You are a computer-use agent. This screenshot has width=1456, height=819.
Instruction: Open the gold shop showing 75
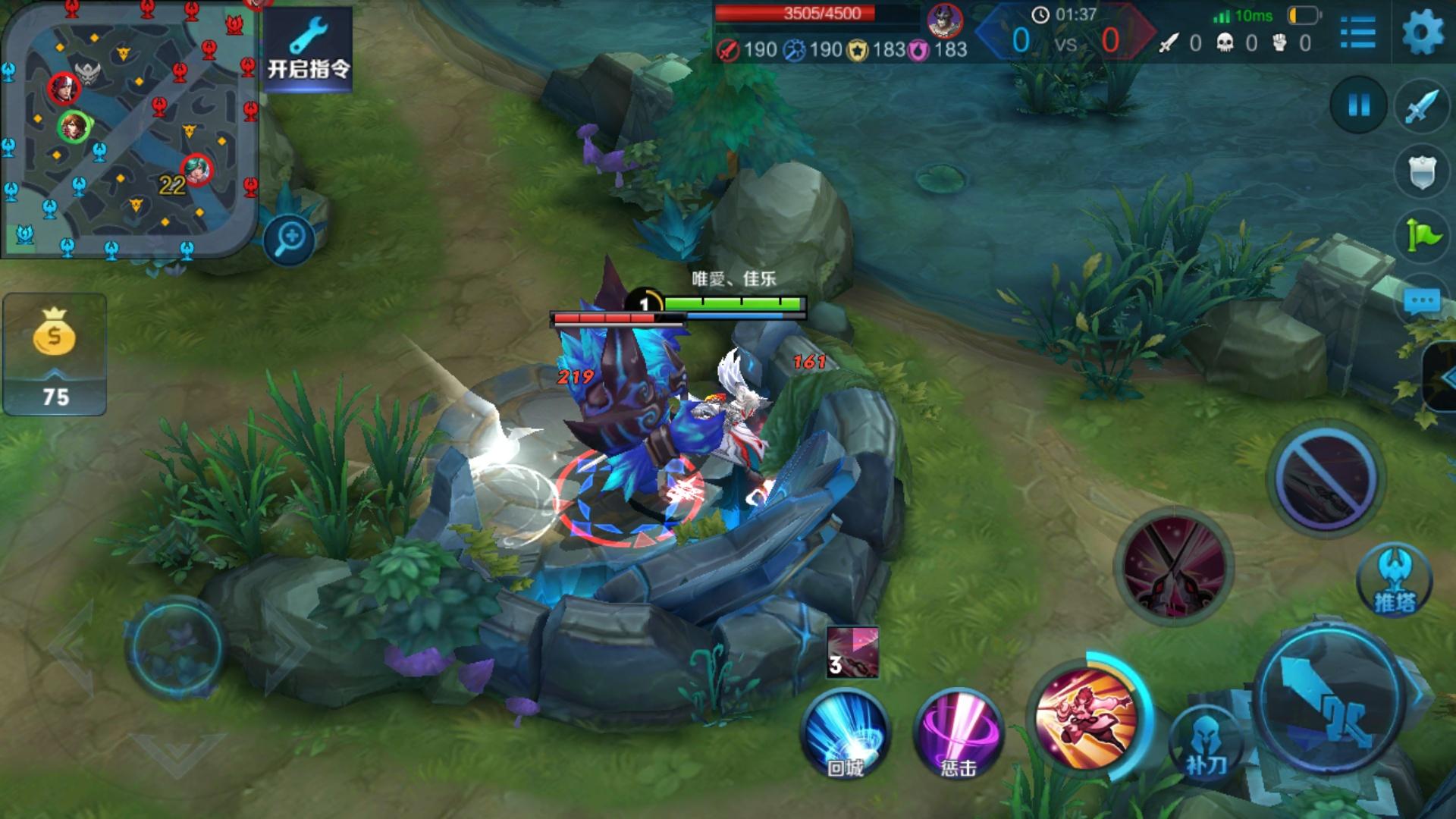(55, 355)
